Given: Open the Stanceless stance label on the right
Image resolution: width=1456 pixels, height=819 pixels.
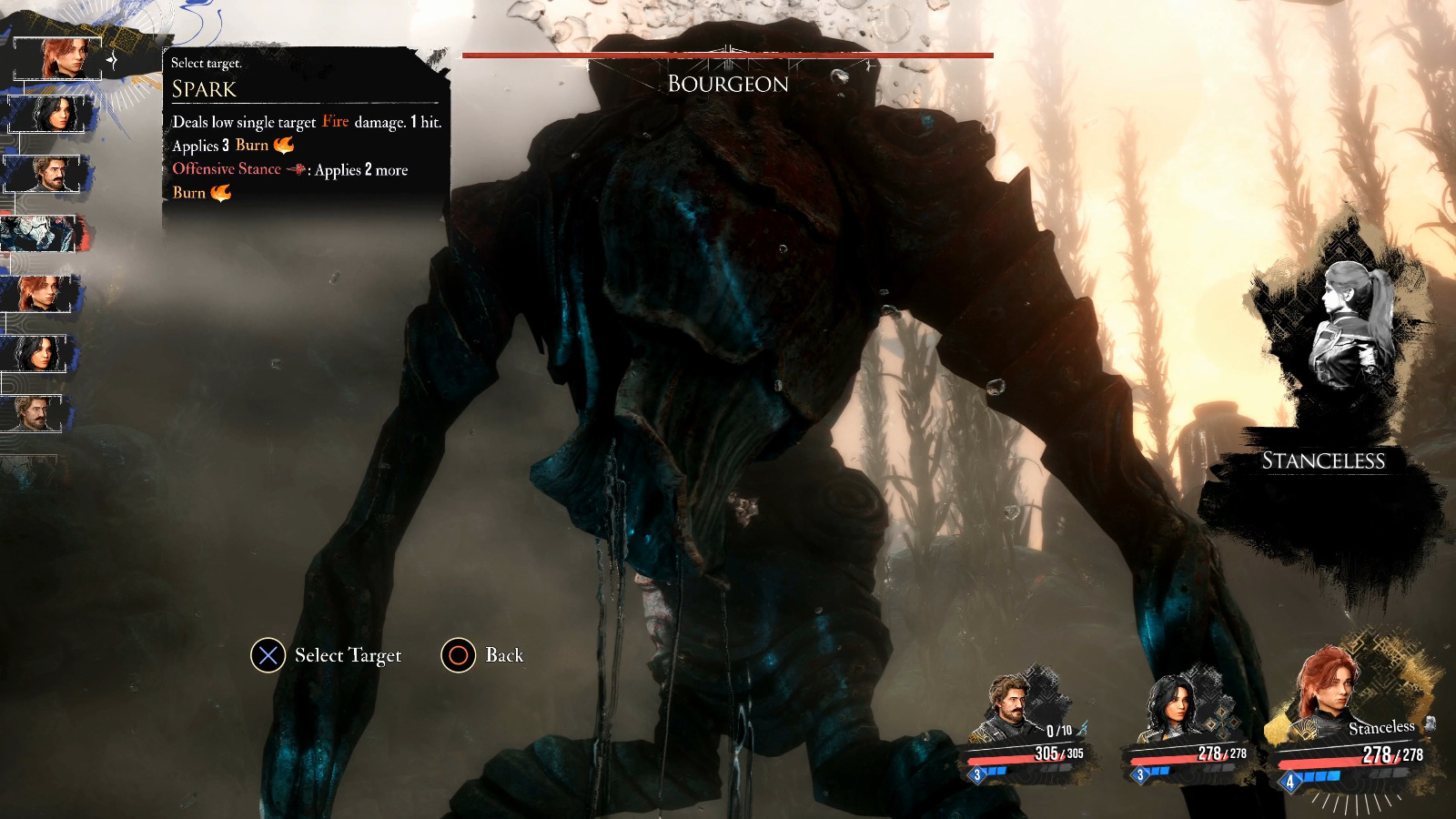Looking at the screenshot, I should pos(1322,462).
